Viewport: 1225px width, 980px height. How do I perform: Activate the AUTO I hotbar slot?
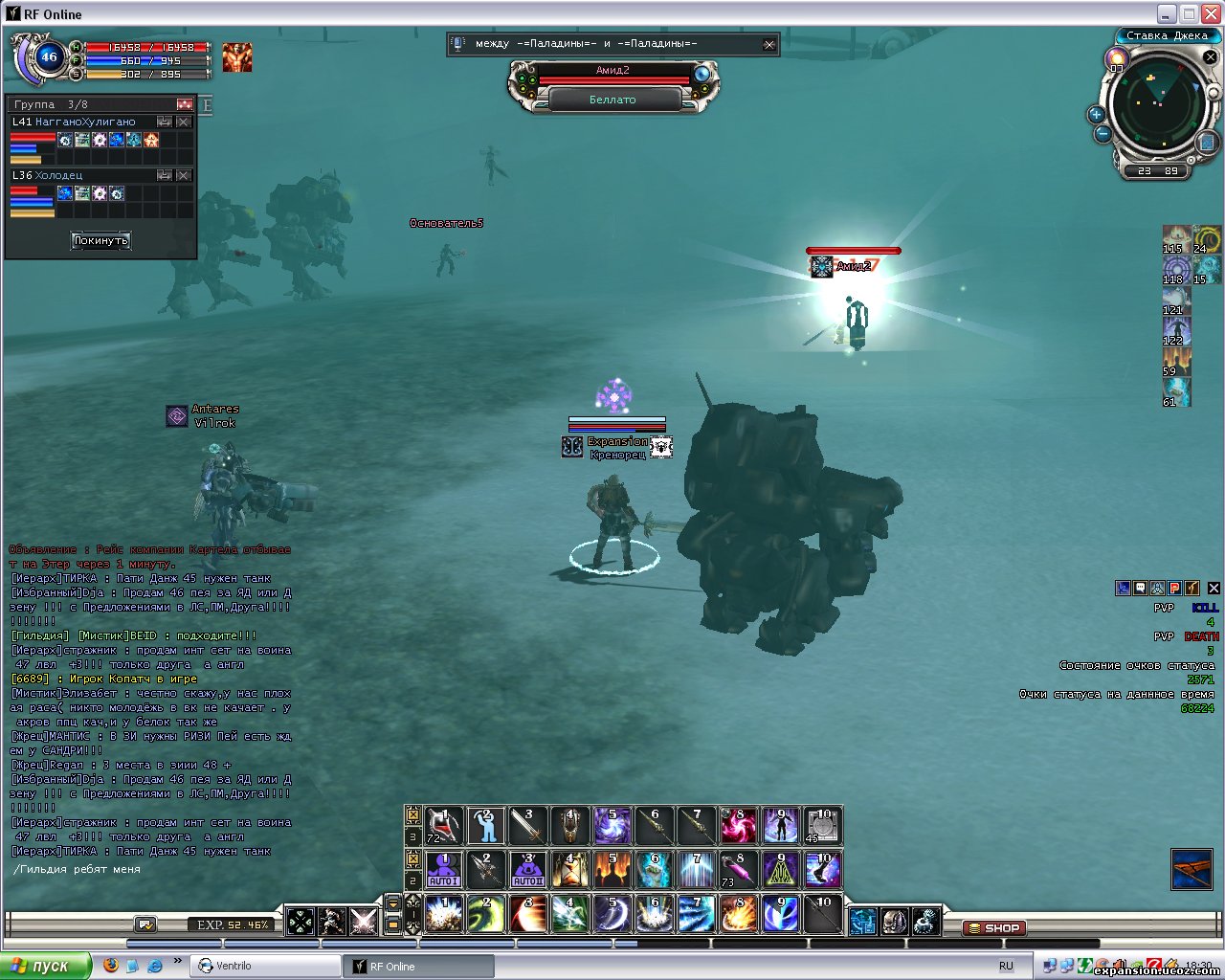[x=443, y=870]
